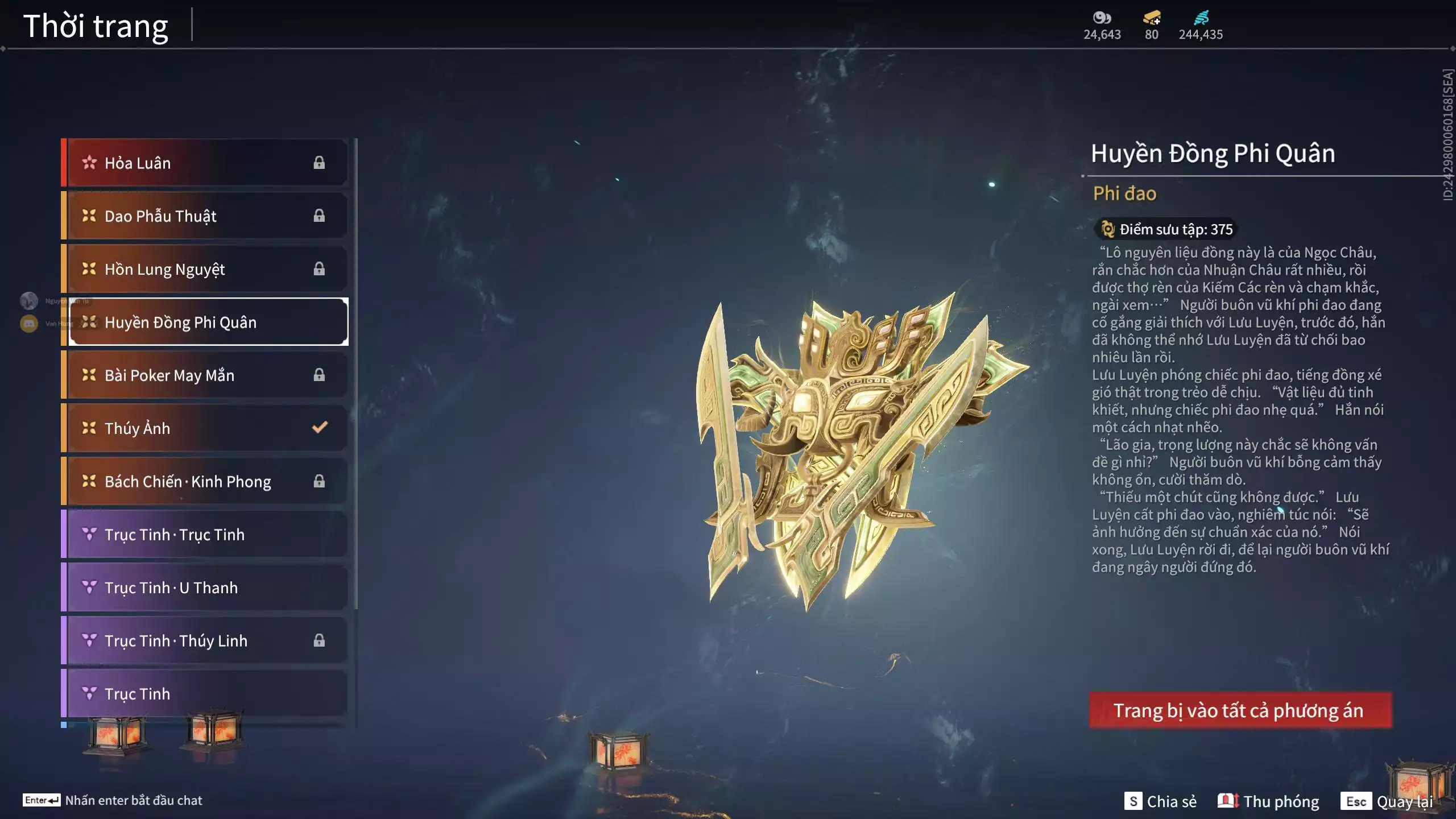Choose Dao Phẫu Thuật from the list
Viewport: 1456px width, 819px height.
coord(205,216)
